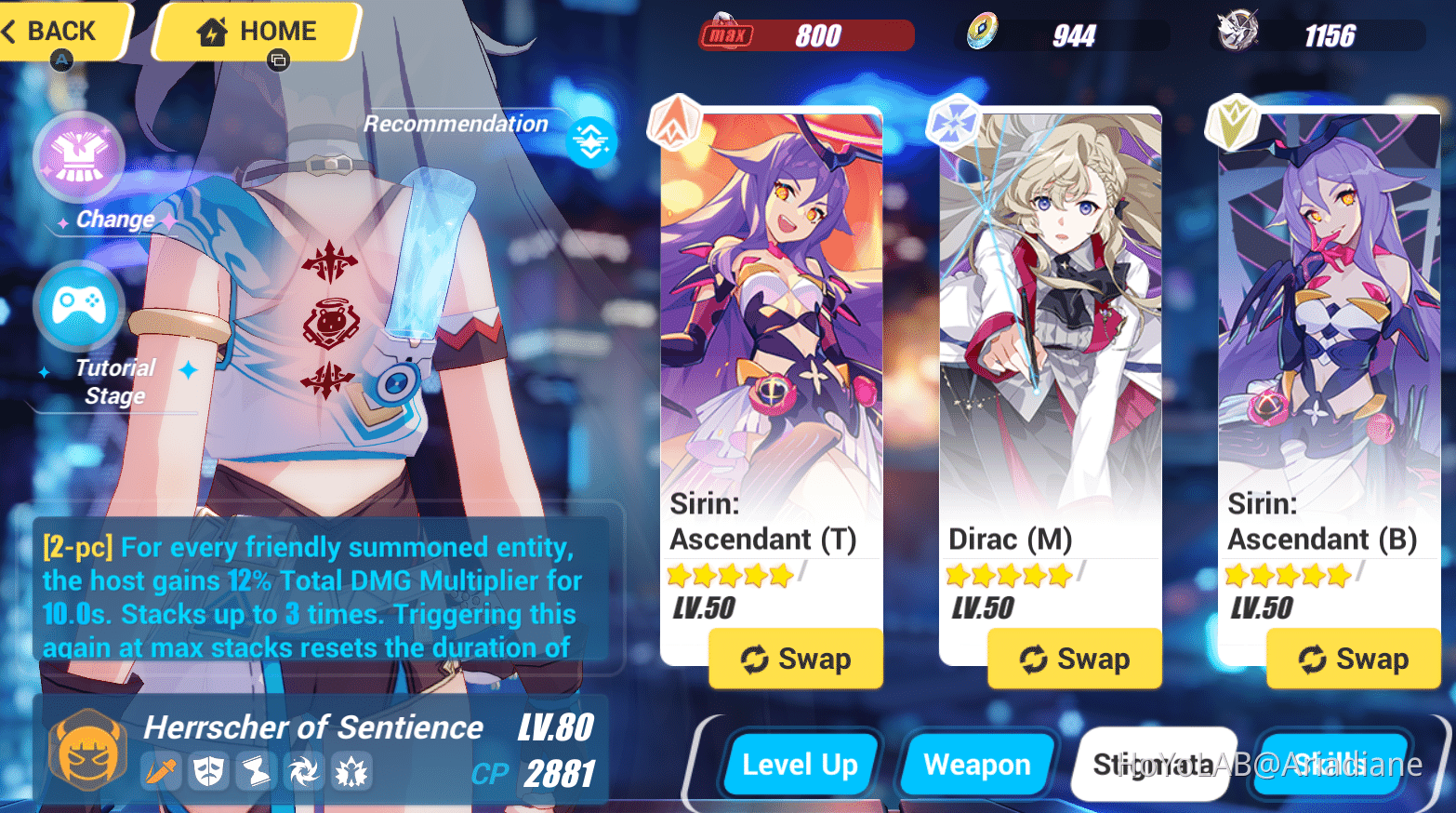The height and width of the screenshot is (813, 1456).
Task: Click the slot emblem on Sirin Ascendant (B) card
Action: tap(1231, 122)
